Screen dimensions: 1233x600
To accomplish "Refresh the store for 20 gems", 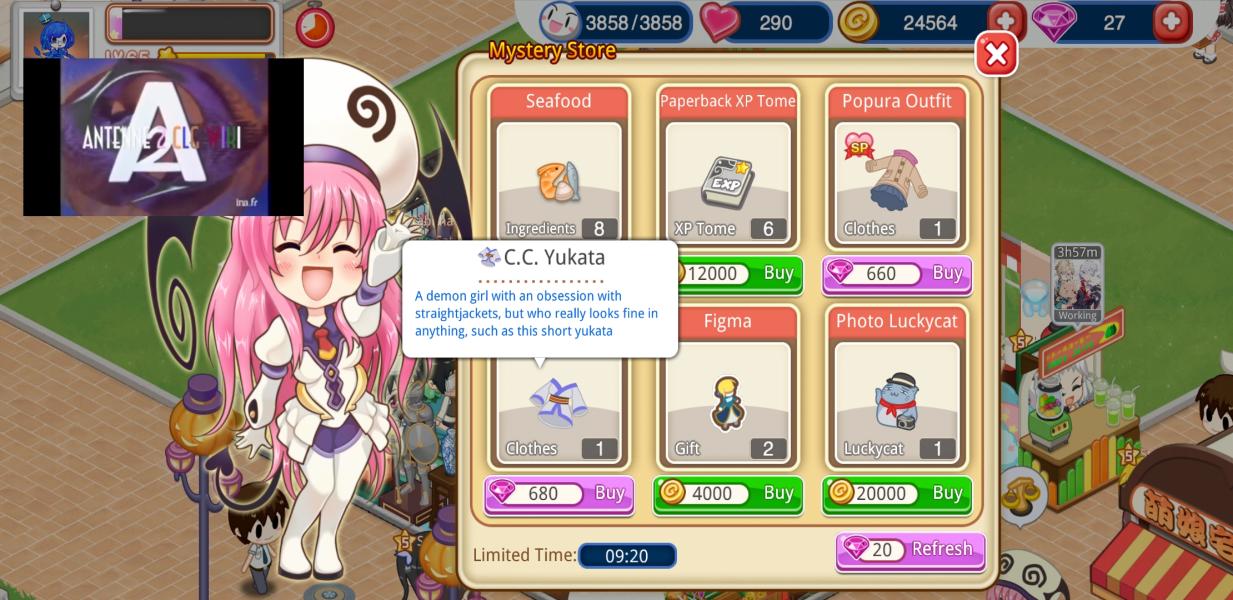I will point(910,550).
